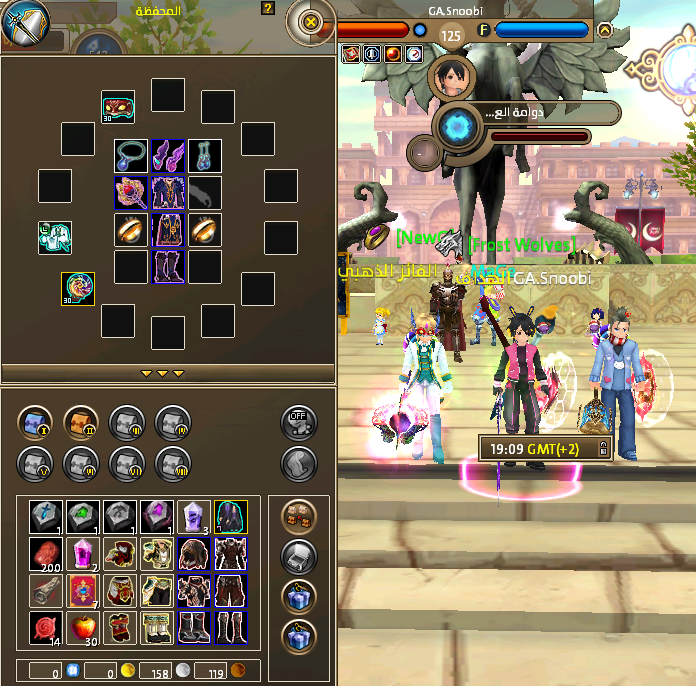
Task: Expand the panel with the triple arrows
Action: coord(162,373)
